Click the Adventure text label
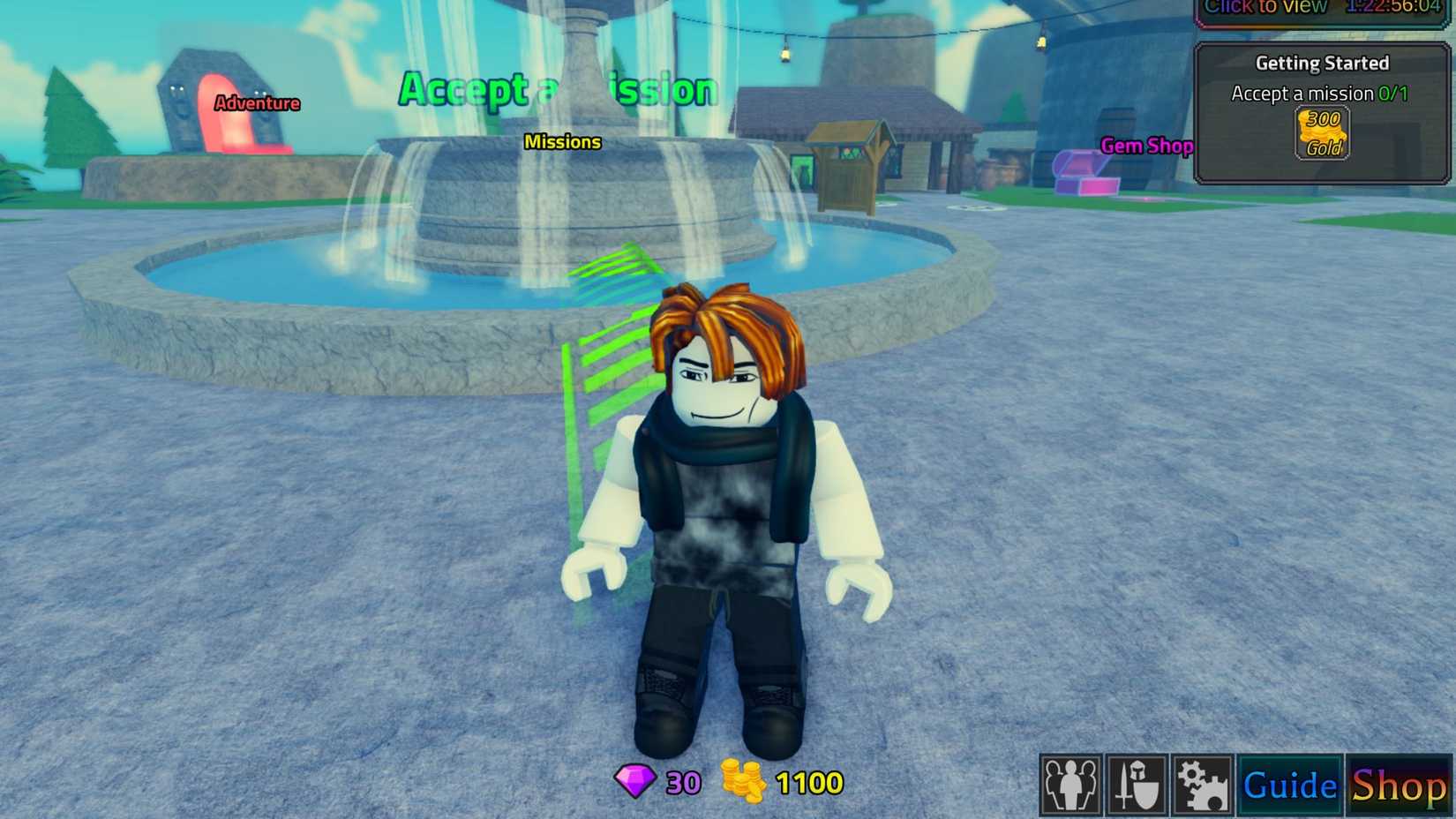Image resolution: width=1456 pixels, height=819 pixels. point(257,103)
